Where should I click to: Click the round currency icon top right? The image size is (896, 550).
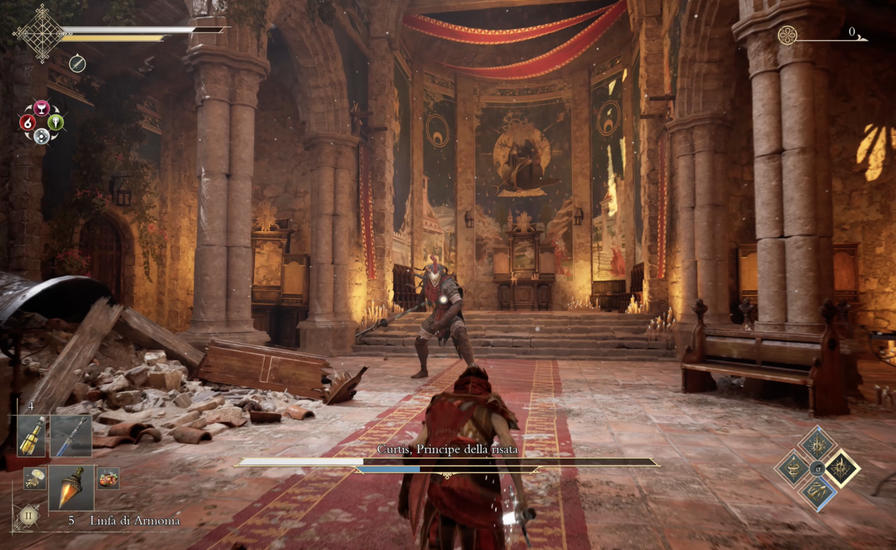[x=788, y=35]
